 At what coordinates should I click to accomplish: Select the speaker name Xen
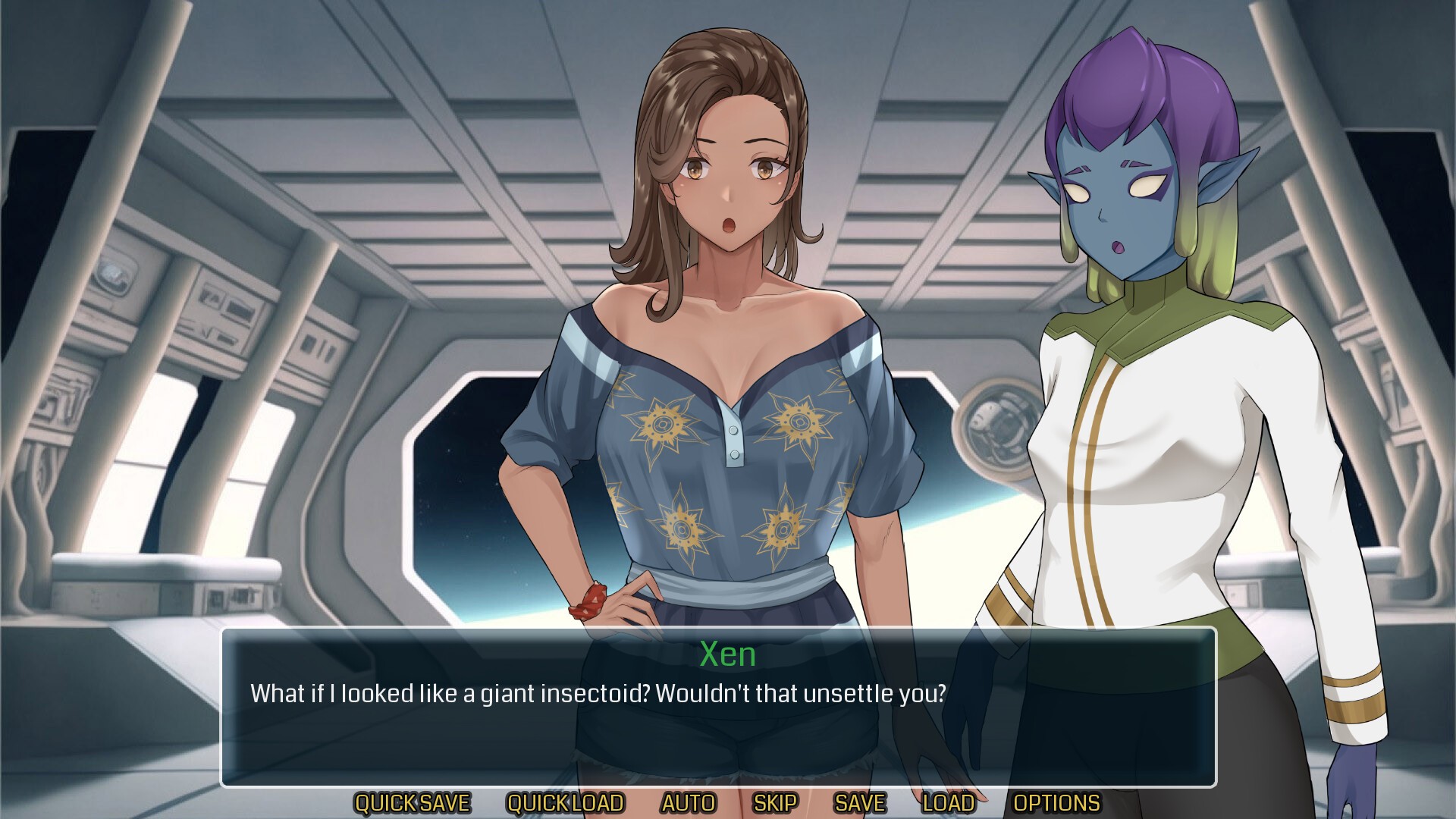pos(726,655)
